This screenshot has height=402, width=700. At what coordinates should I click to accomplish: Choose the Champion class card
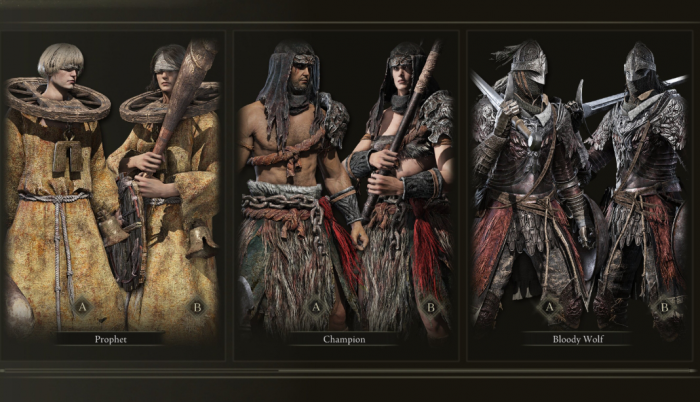345,190
